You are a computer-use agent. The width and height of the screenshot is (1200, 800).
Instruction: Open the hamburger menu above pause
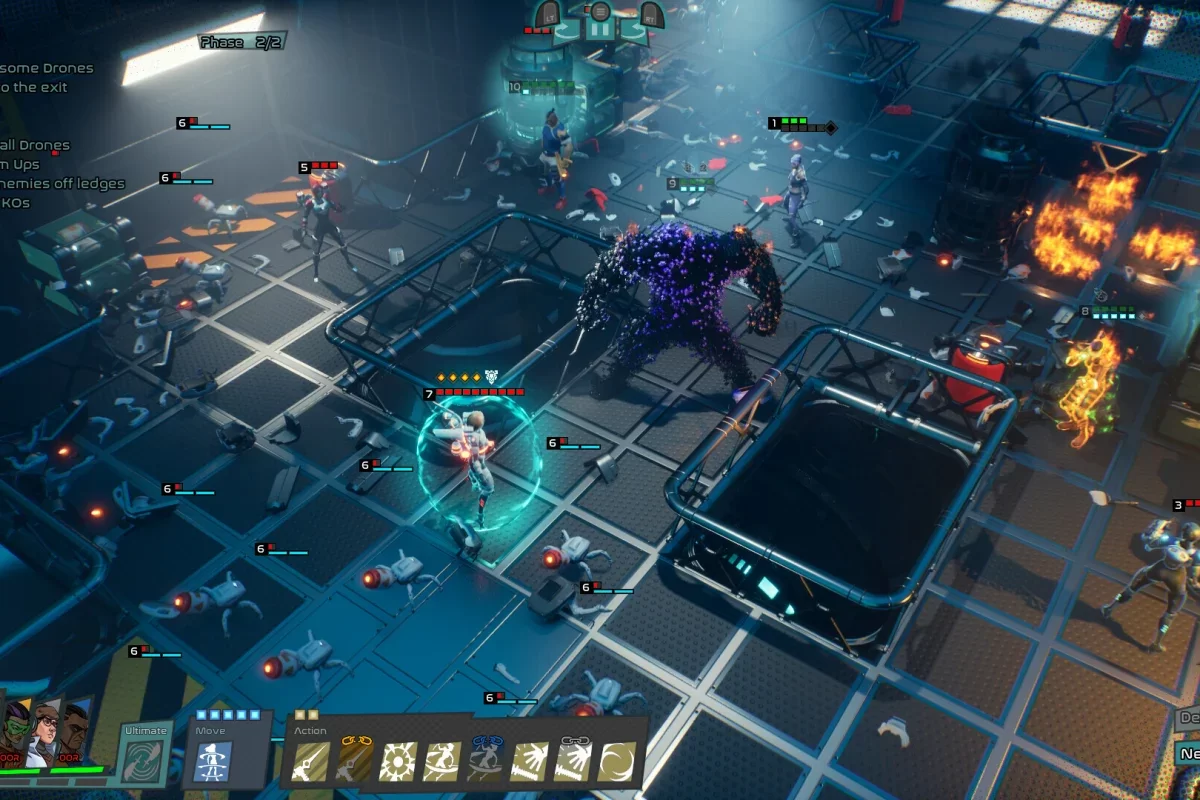(x=598, y=11)
